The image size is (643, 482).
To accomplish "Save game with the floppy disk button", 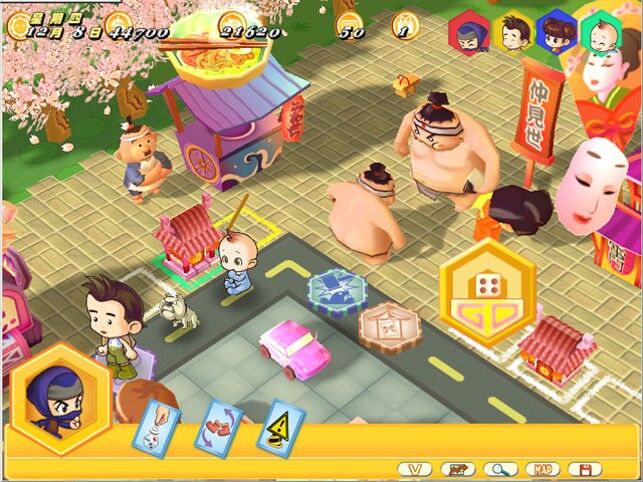I will [583, 468].
